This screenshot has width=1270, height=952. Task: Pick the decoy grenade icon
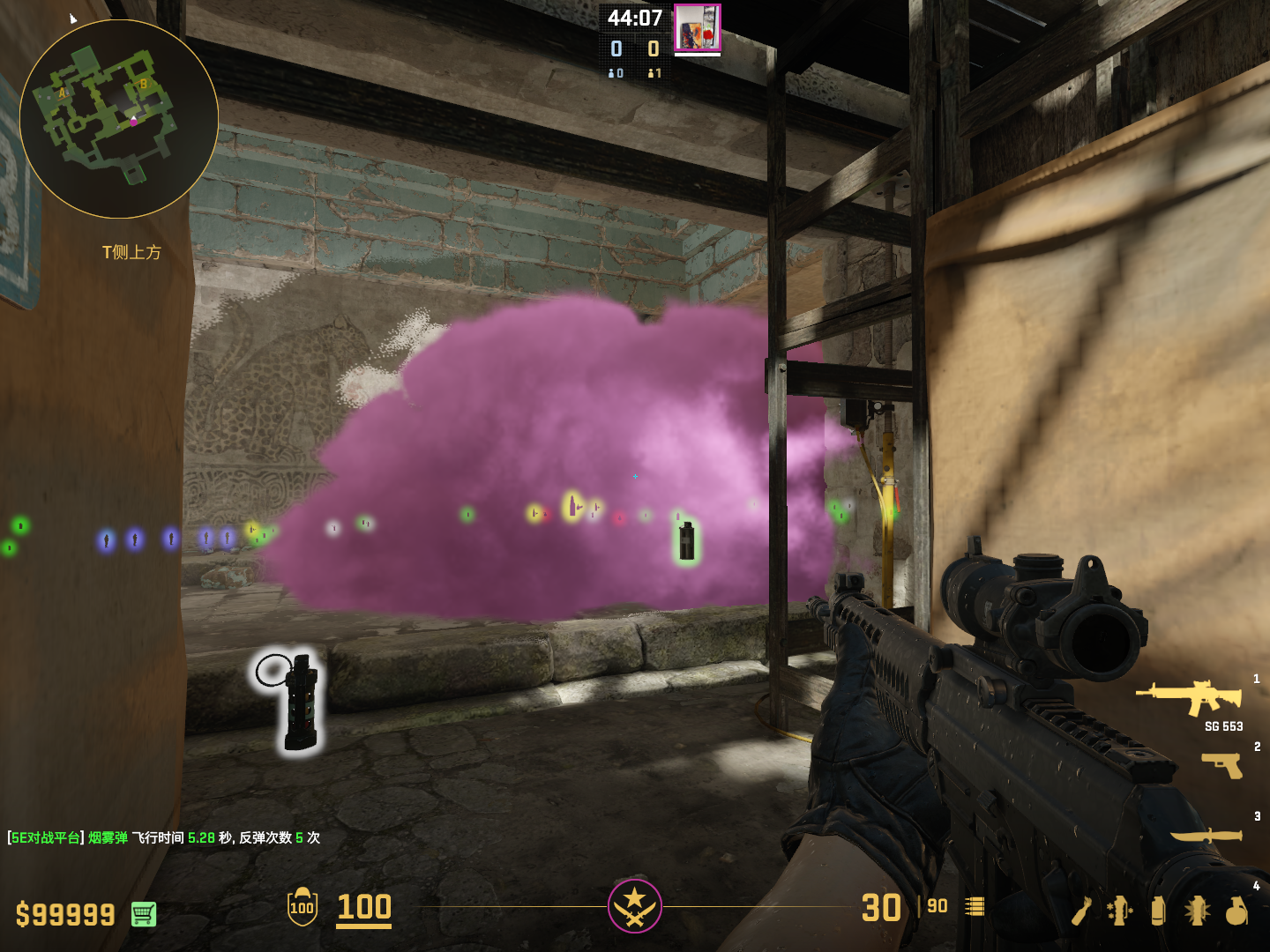tap(1120, 911)
